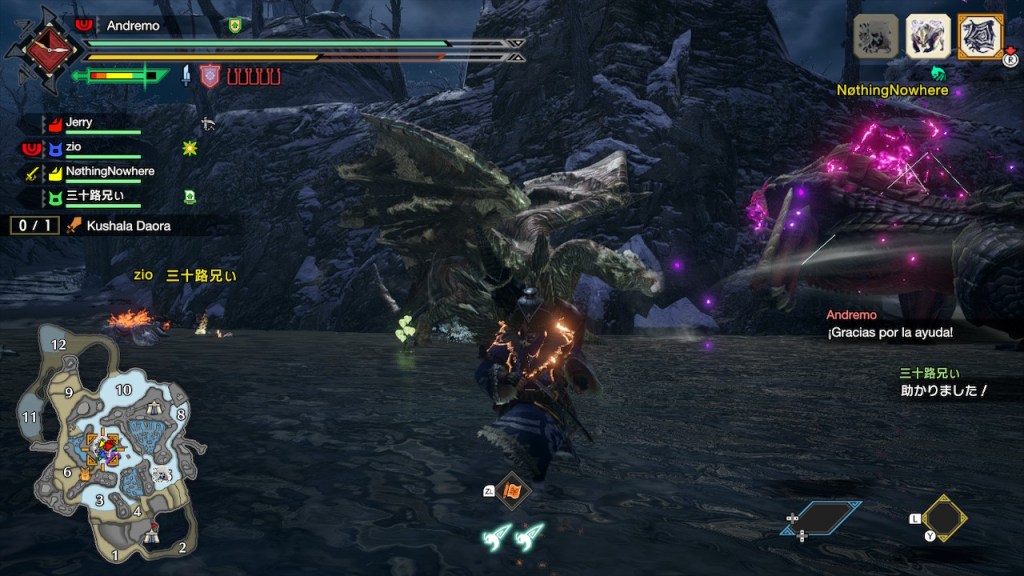Open Andremo's chat message

889,332
